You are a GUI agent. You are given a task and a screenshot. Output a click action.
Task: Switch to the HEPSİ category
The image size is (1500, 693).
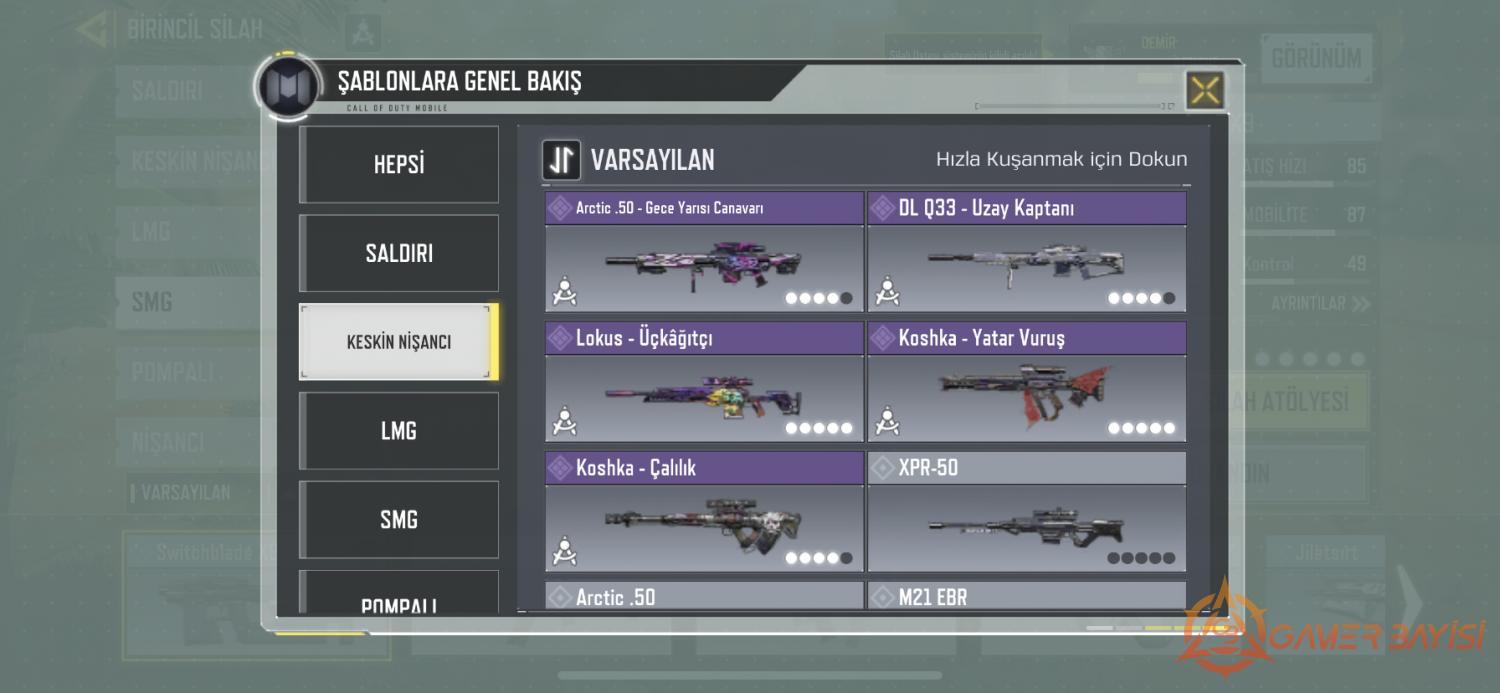(399, 165)
